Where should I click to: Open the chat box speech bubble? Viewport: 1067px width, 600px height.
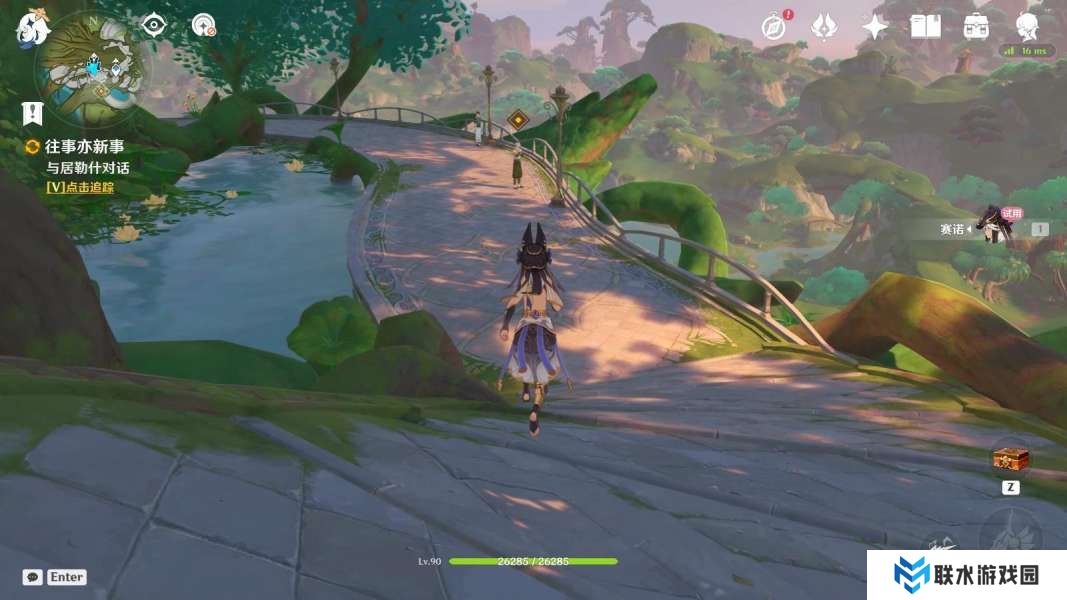point(32,577)
